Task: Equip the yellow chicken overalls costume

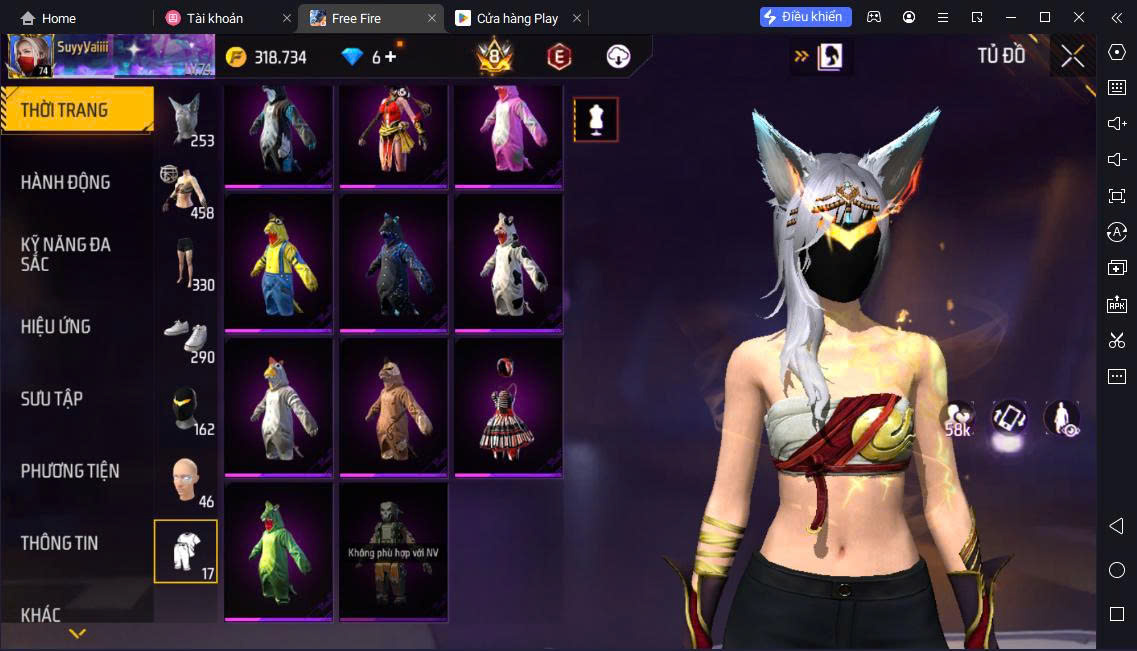Action: (x=279, y=260)
